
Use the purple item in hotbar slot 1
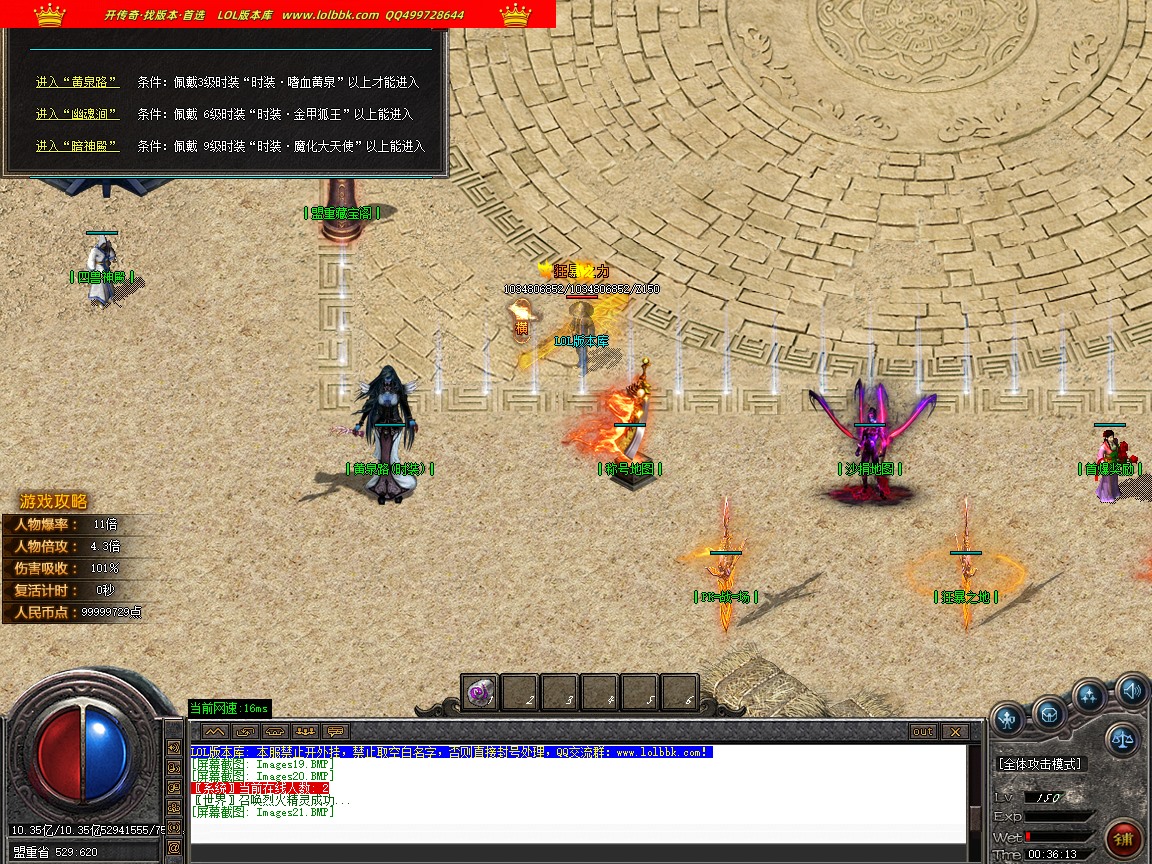pos(481,693)
